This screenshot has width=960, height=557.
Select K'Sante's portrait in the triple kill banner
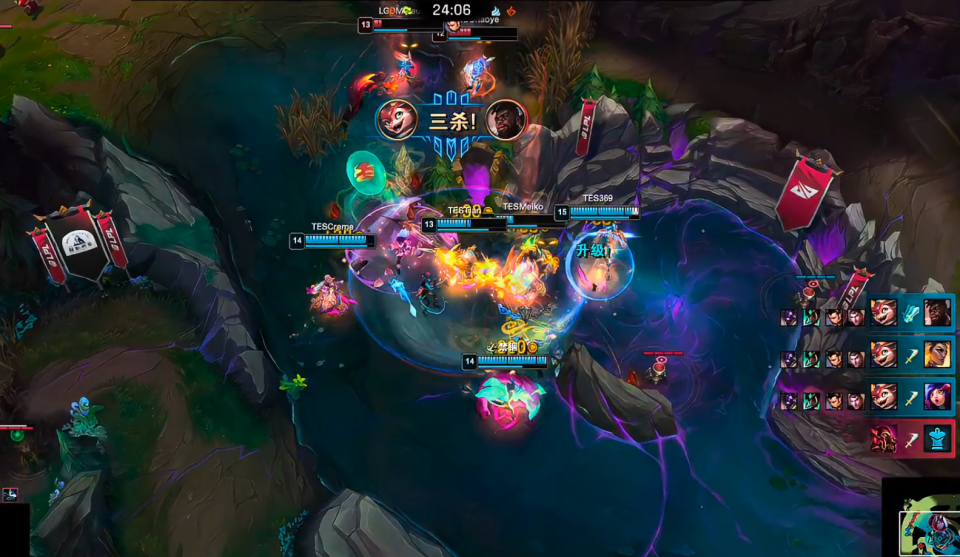[x=506, y=120]
